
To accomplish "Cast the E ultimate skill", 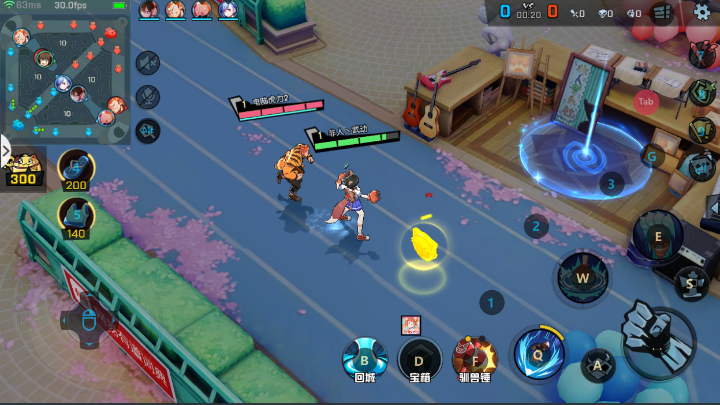I will 657,236.
